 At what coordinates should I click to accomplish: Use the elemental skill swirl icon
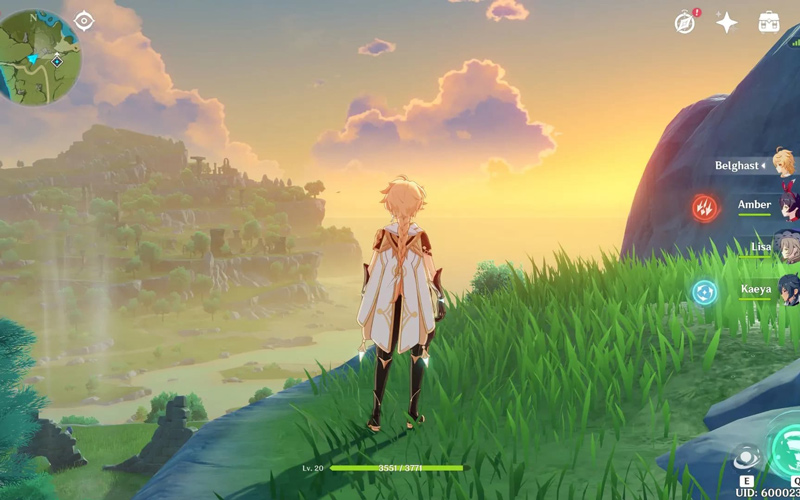745,458
